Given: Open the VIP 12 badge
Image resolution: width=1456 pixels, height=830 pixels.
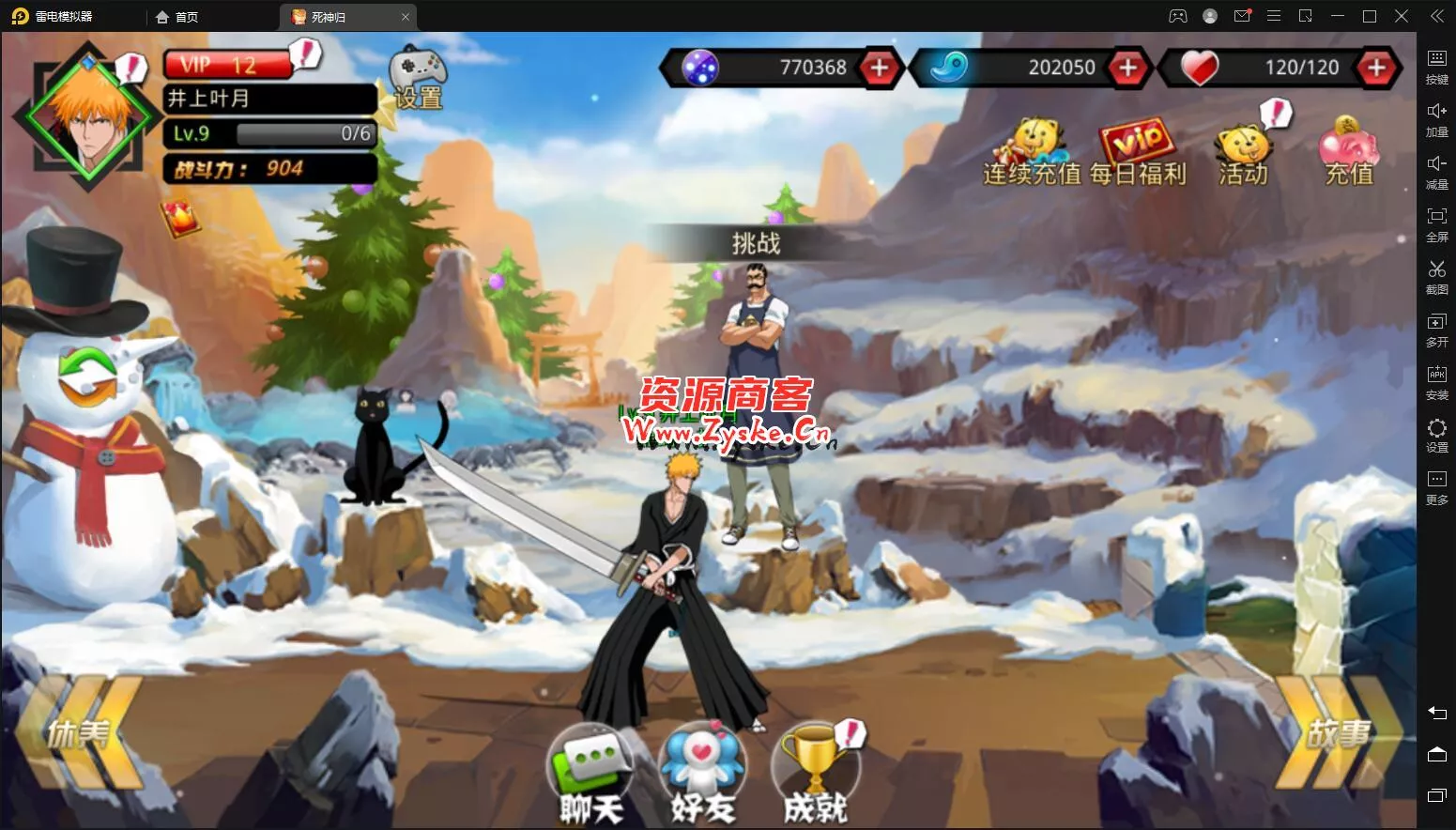Looking at the screenshot, I should (228, 65).
